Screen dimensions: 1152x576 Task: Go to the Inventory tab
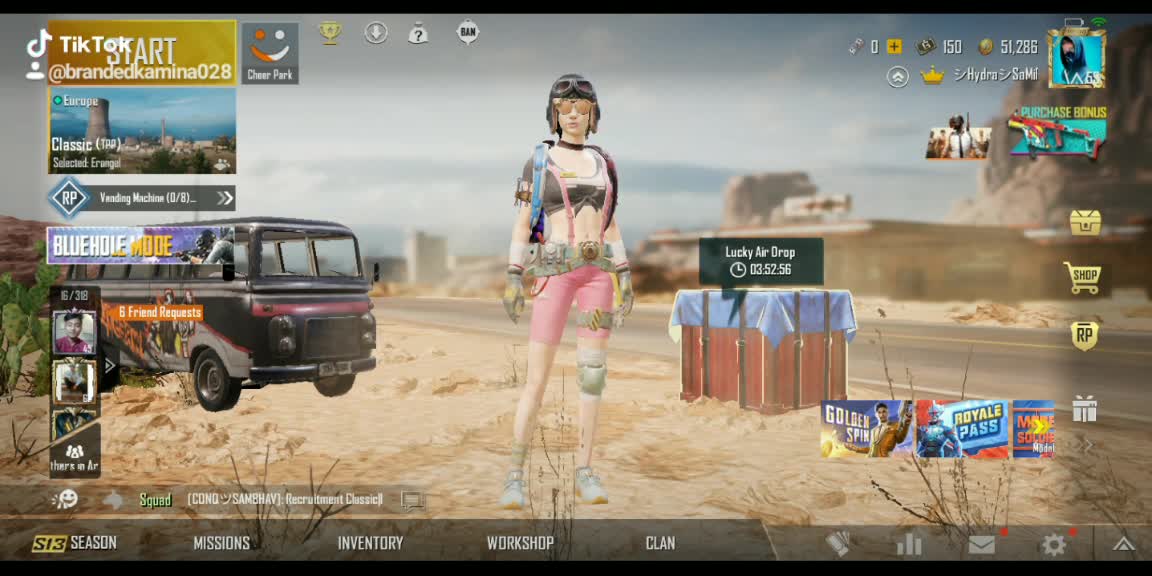(x=370, y=543)
